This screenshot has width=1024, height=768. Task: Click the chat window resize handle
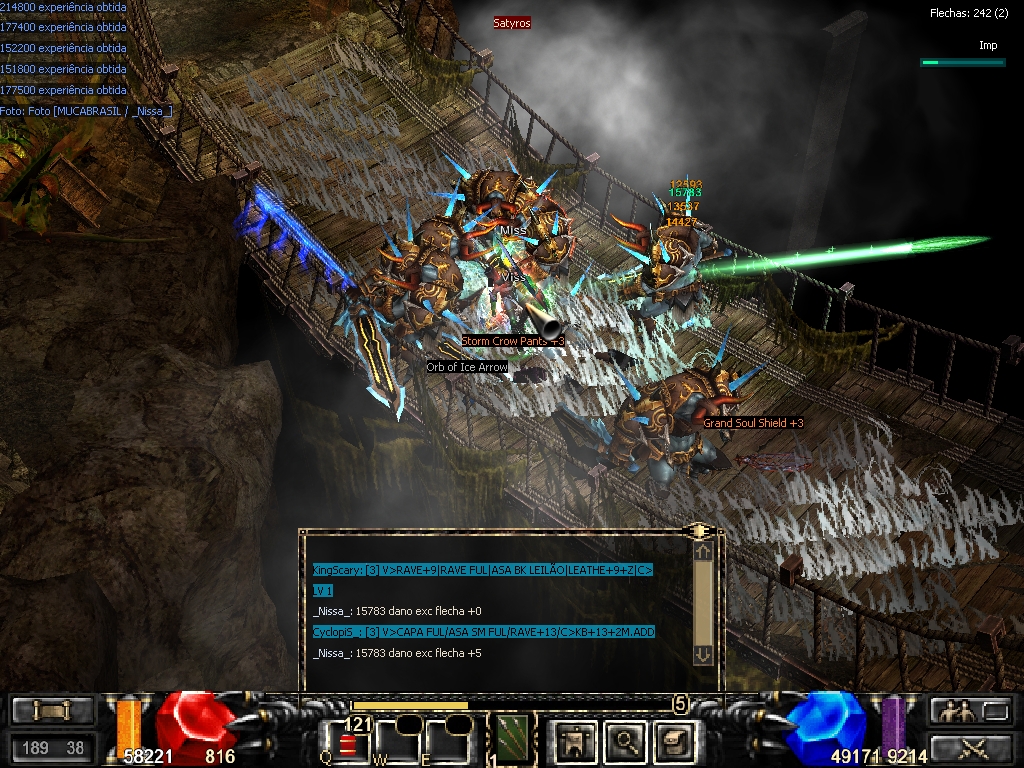click(x=698, y=529)
